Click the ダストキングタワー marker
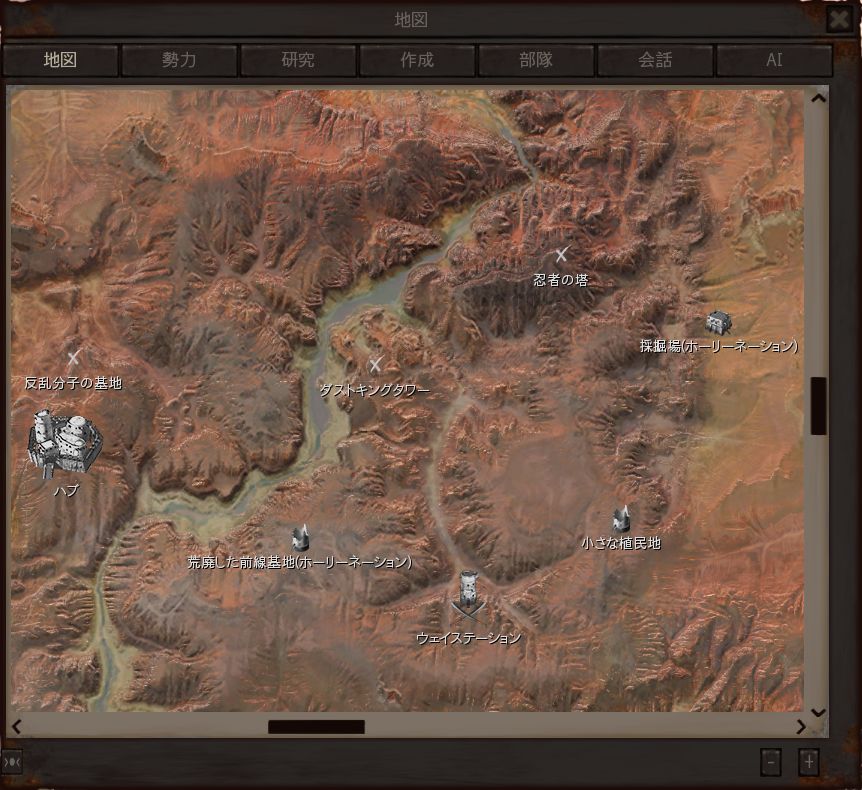This screenshot has width=862, height=790. coord(376,366)
